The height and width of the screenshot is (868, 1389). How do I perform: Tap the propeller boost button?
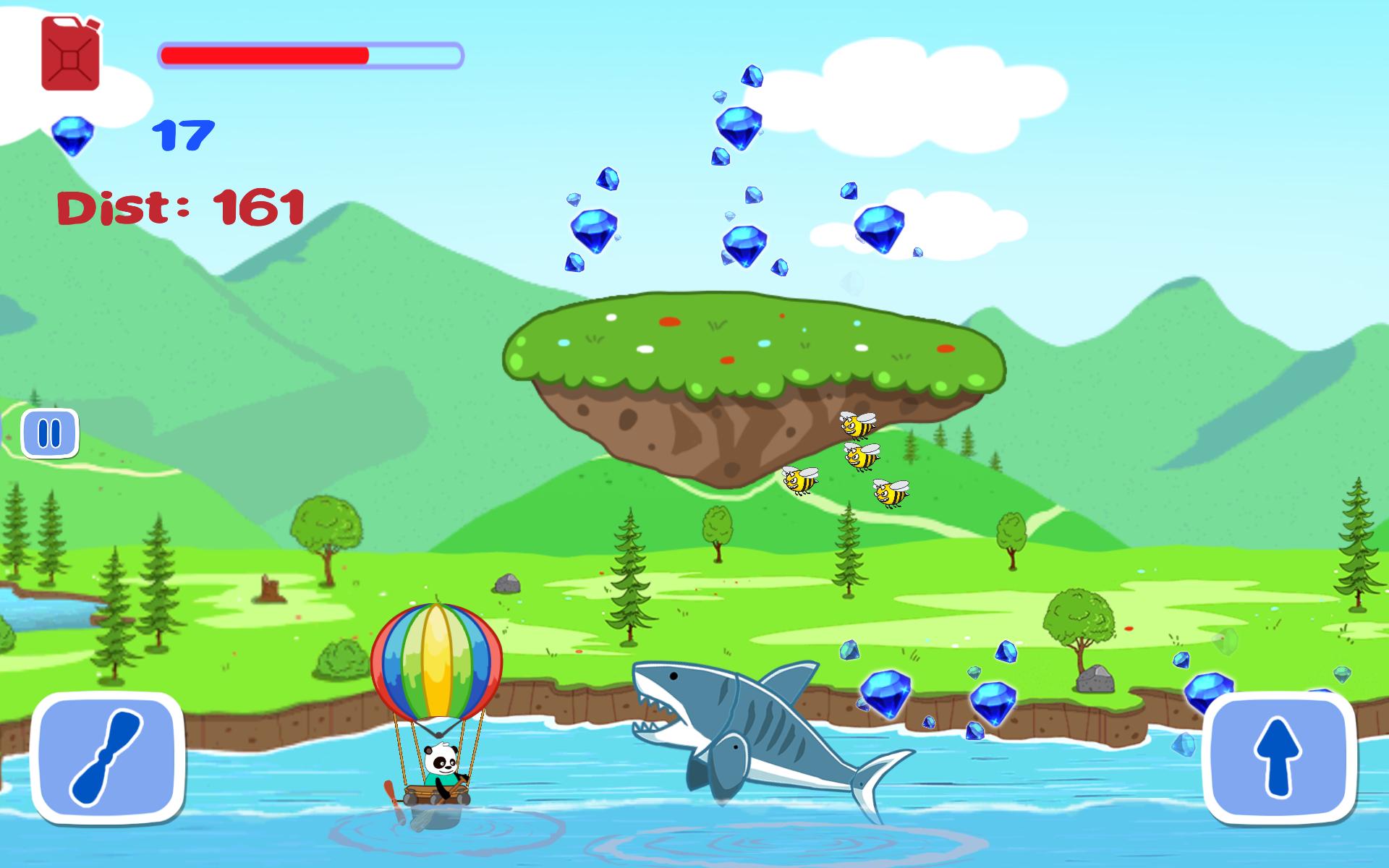click(x=108, y=757)
